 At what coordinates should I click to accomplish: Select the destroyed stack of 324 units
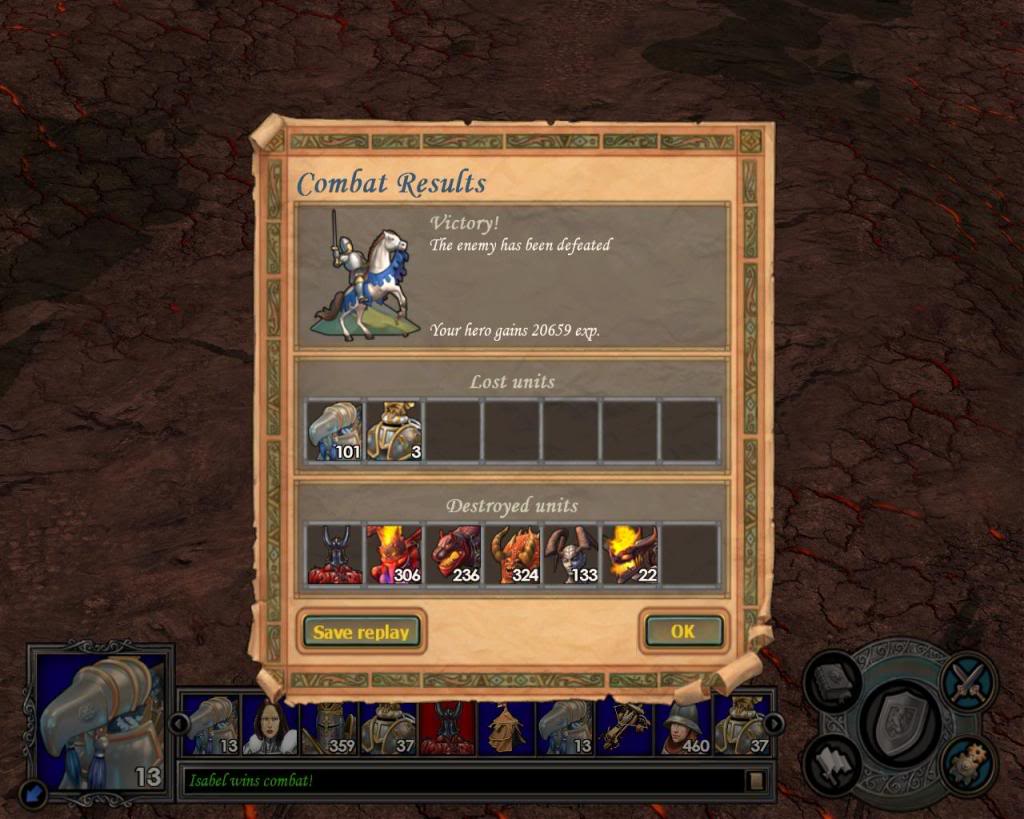point(513,555)
